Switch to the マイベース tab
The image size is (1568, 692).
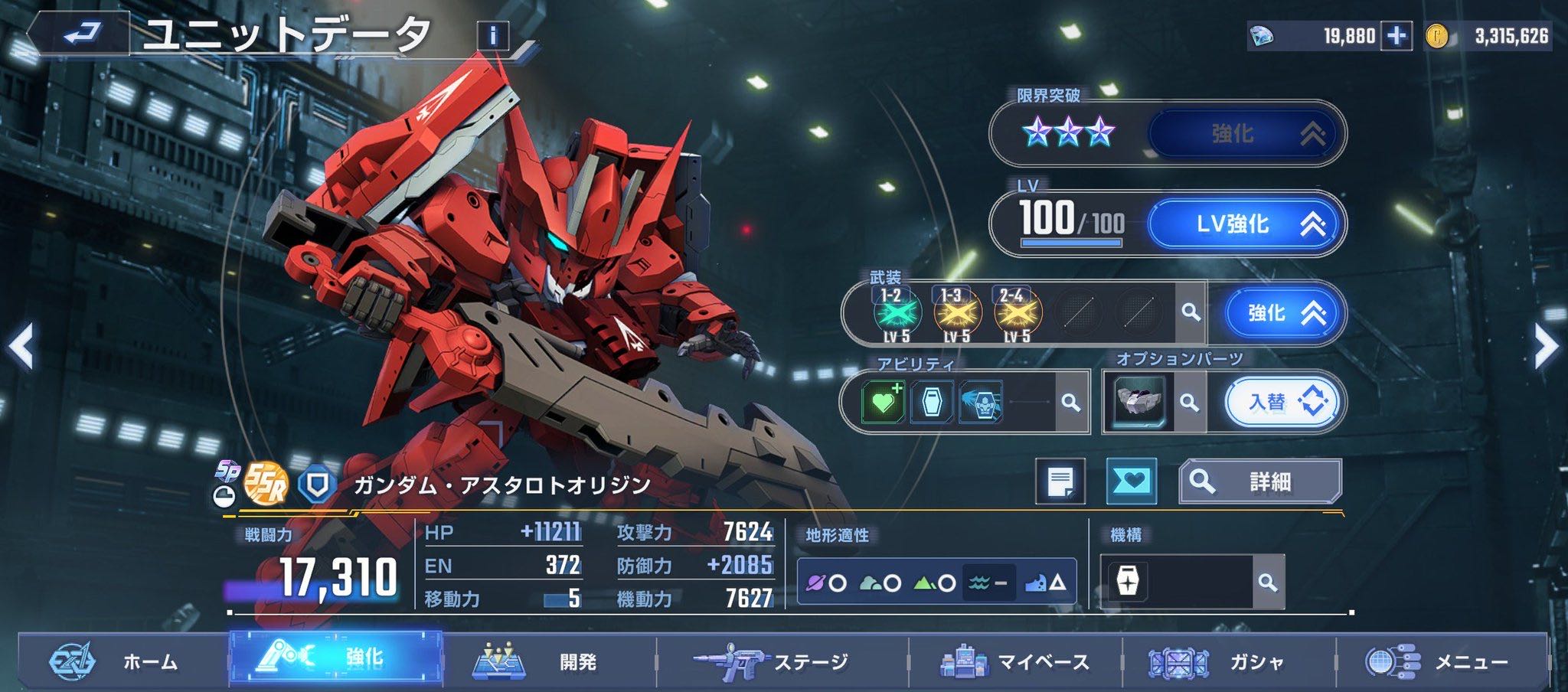pyautogui.click(x=1015, y=661)
